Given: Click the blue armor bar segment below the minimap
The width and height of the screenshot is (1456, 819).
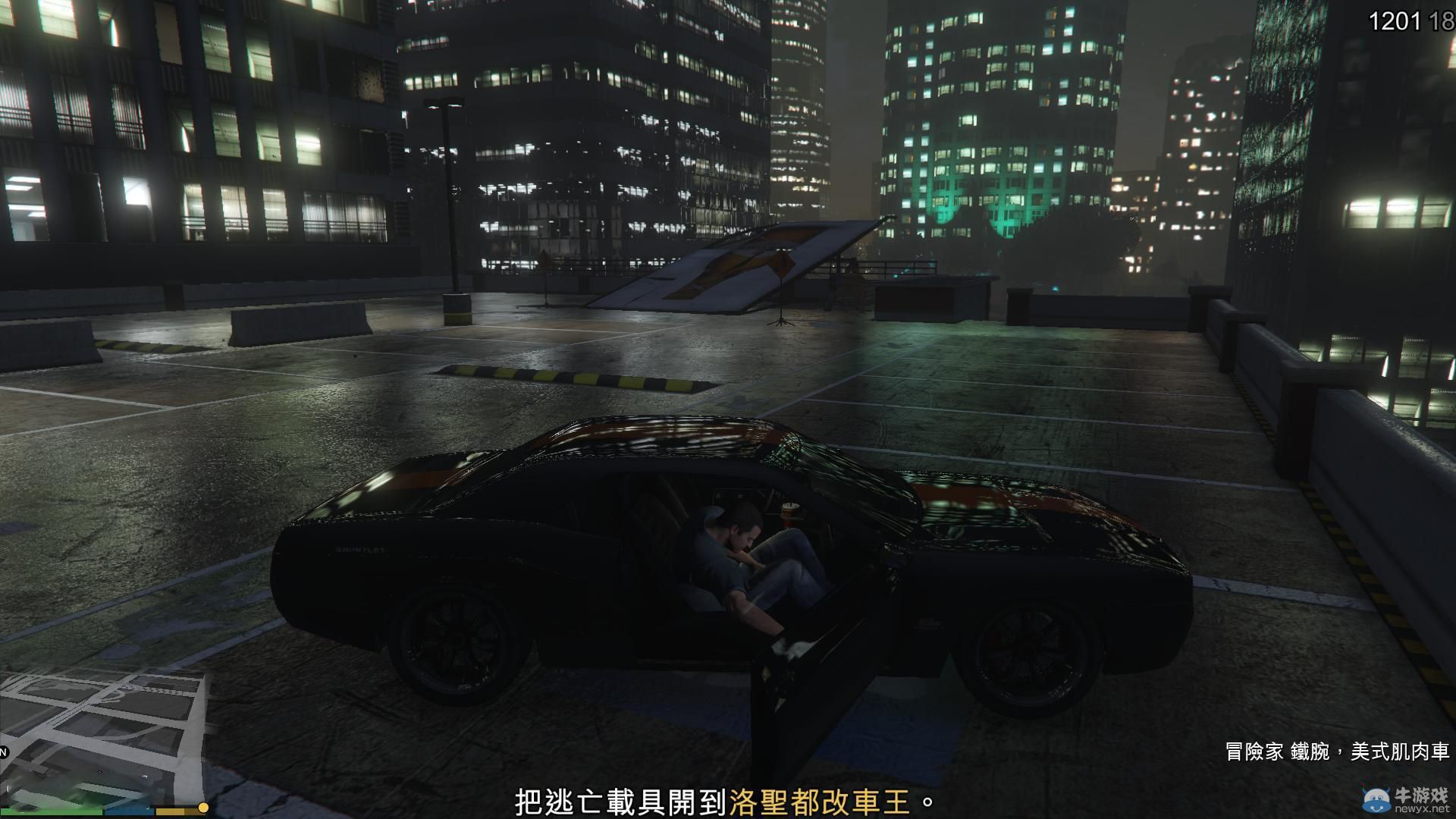Looking at the screenshot, I should (x=129, y=810).
